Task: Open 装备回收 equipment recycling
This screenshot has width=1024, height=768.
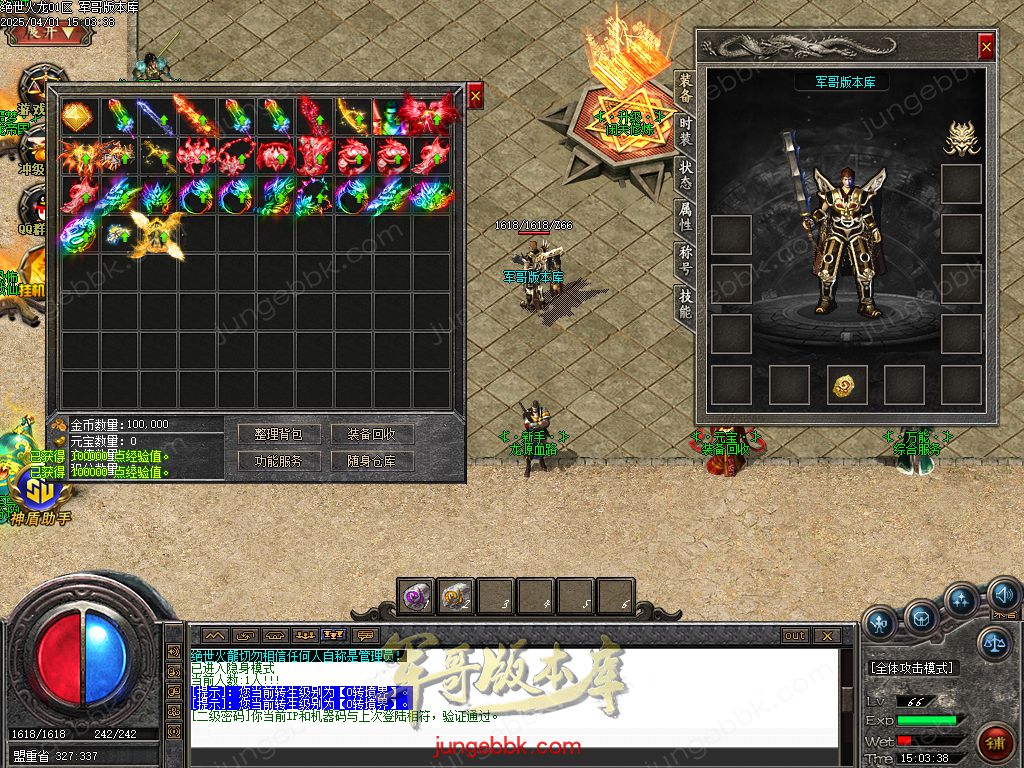Action: tap(372, 435)
